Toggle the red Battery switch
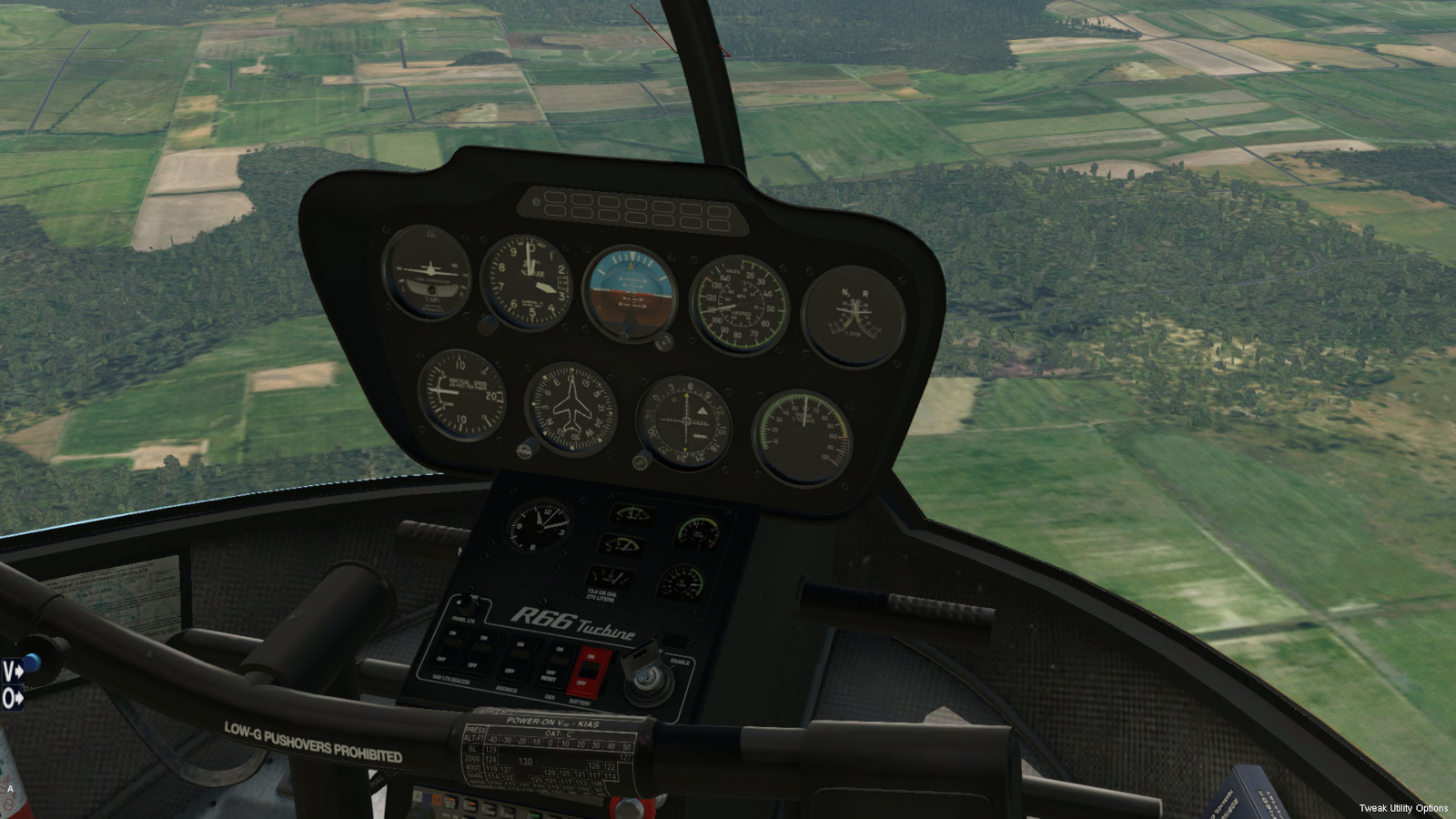Viewport: 1456px width, 819px height. (589, 672)
